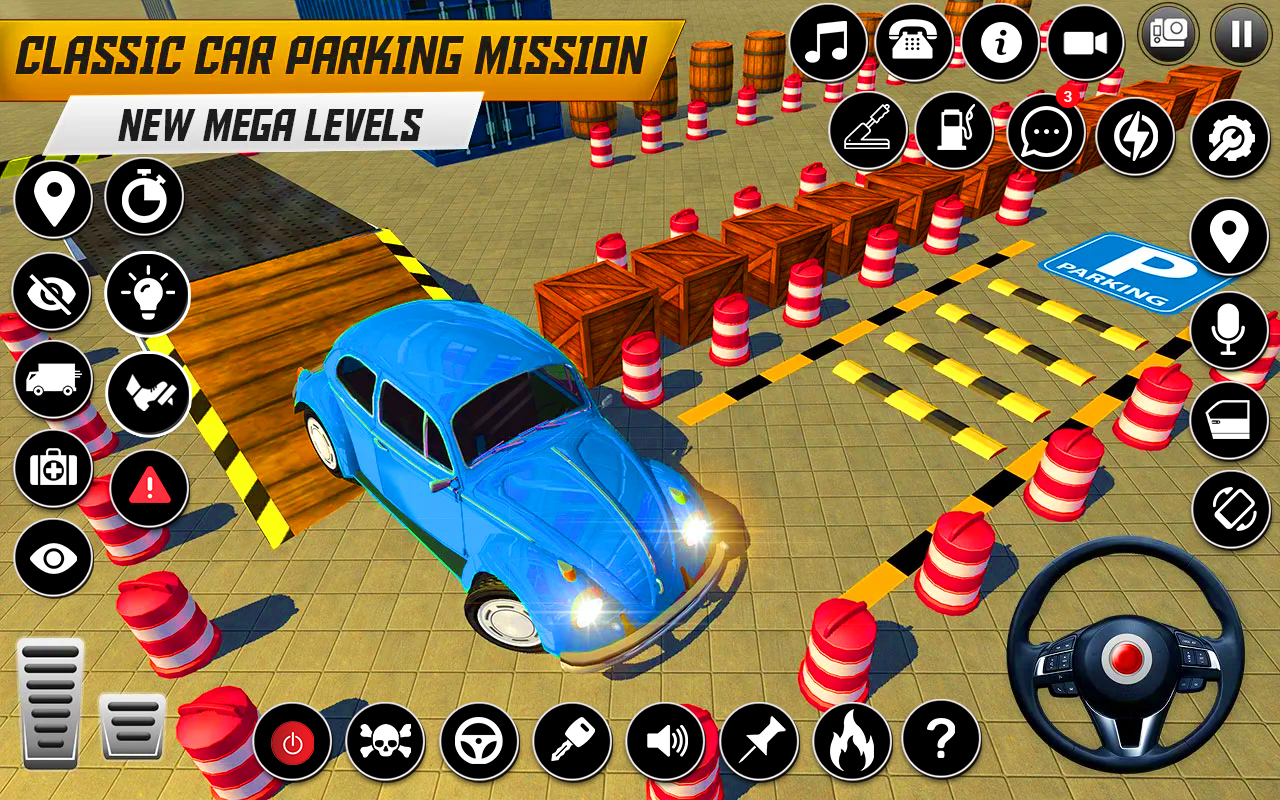Open the chat bubble with 3 notifications
This screenshot has height=800, width=1280.
pyautogui.click(x=1044, y=134)
